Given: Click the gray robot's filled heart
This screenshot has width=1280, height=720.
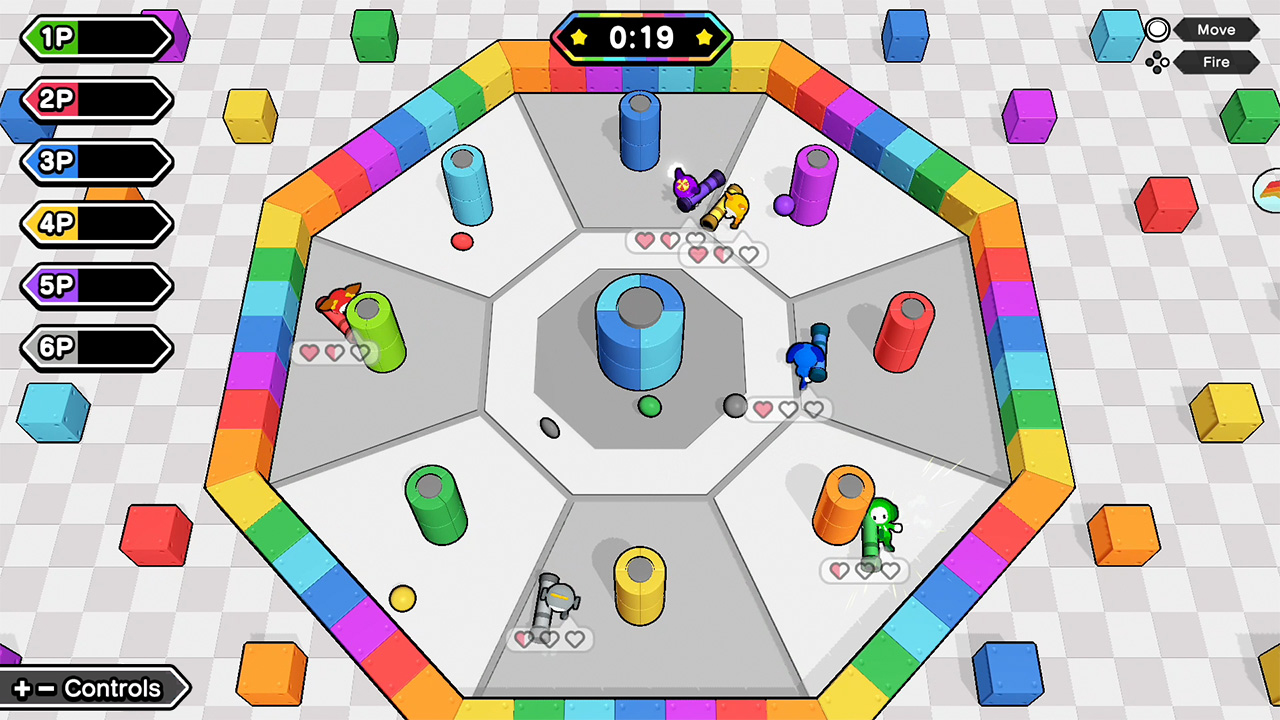Looking at the screenshot, I should point(525,638).
